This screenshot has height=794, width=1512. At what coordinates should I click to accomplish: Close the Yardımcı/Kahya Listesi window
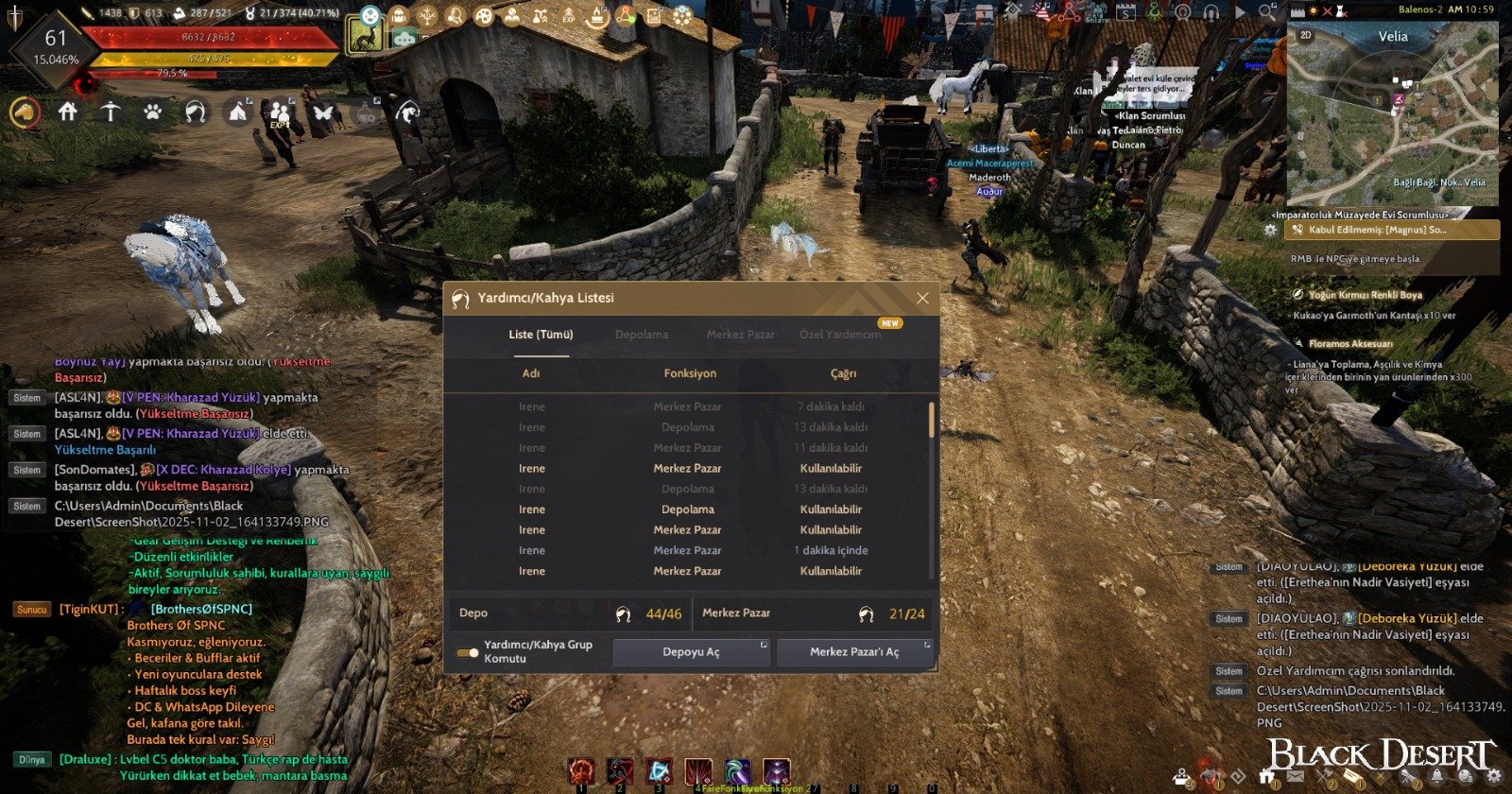(x=922, y=298)
